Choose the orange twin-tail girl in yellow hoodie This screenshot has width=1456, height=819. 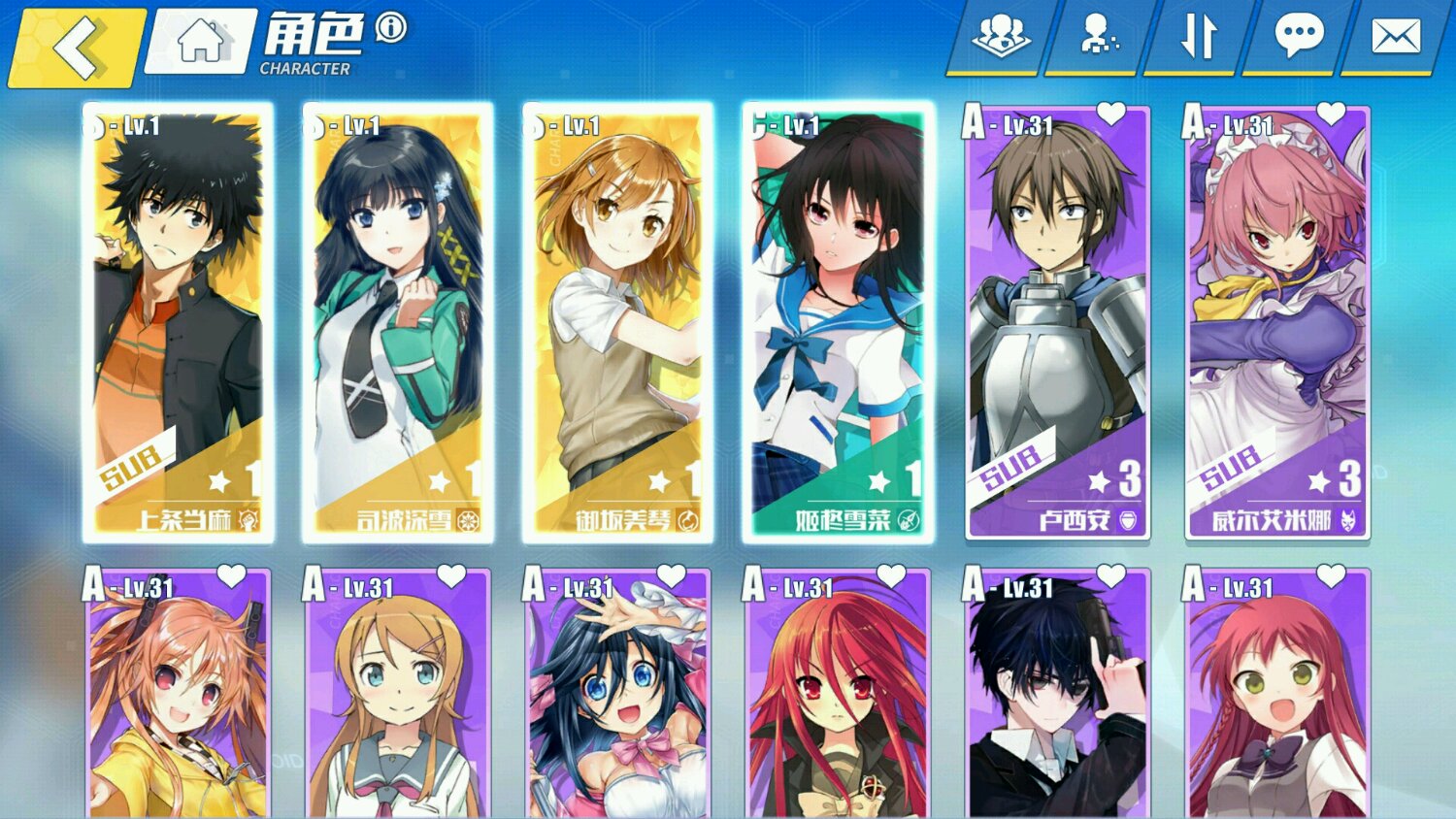[x=179, y=694]
